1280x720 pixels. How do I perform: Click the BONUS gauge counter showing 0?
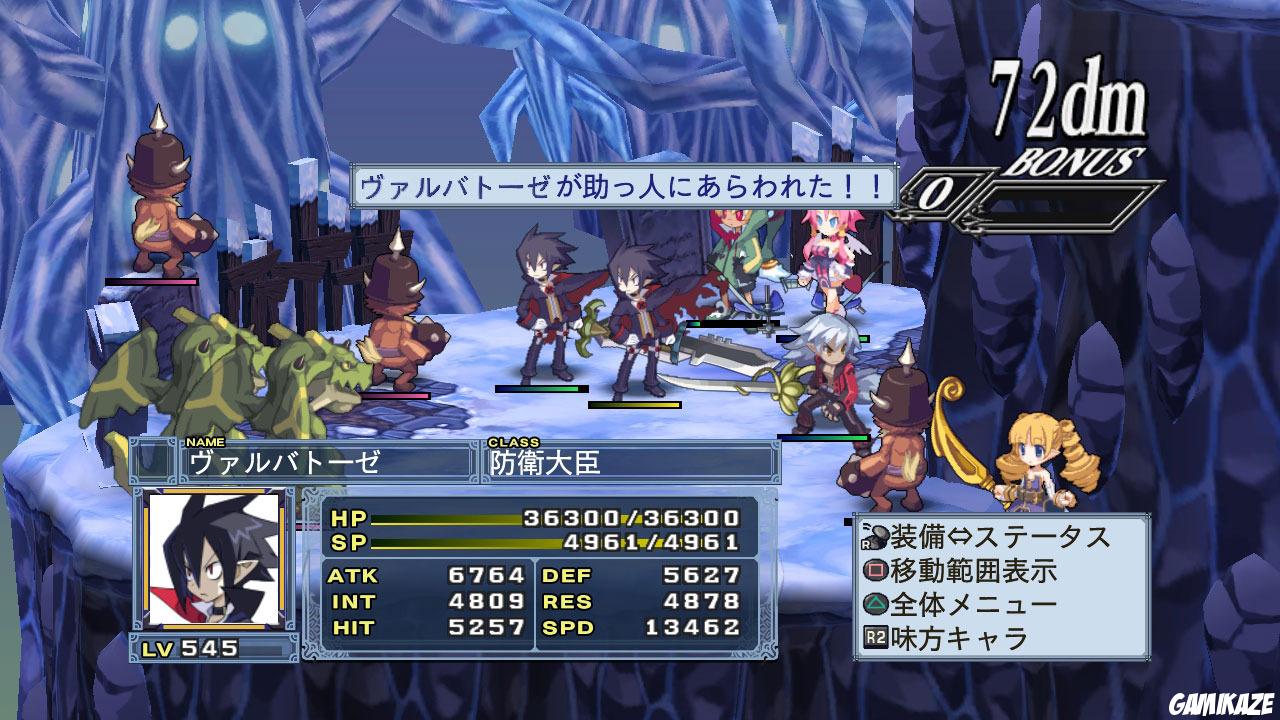pyautogui.click(x=940, y=190)
